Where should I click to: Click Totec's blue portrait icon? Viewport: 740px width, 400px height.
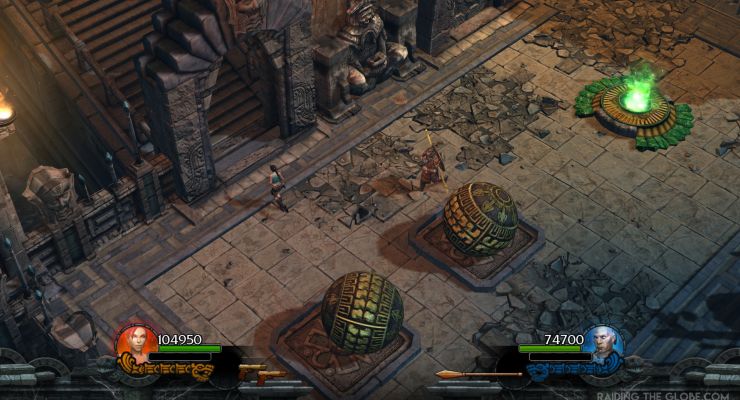click(604, 343)
